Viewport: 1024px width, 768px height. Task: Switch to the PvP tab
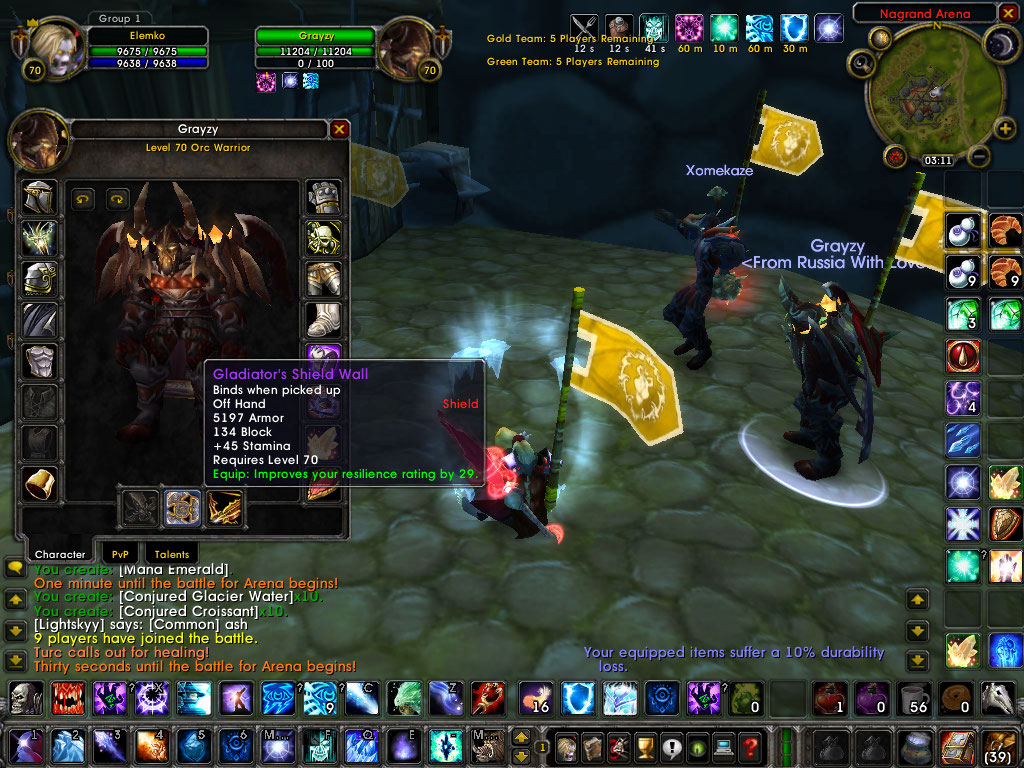[120, 553]
